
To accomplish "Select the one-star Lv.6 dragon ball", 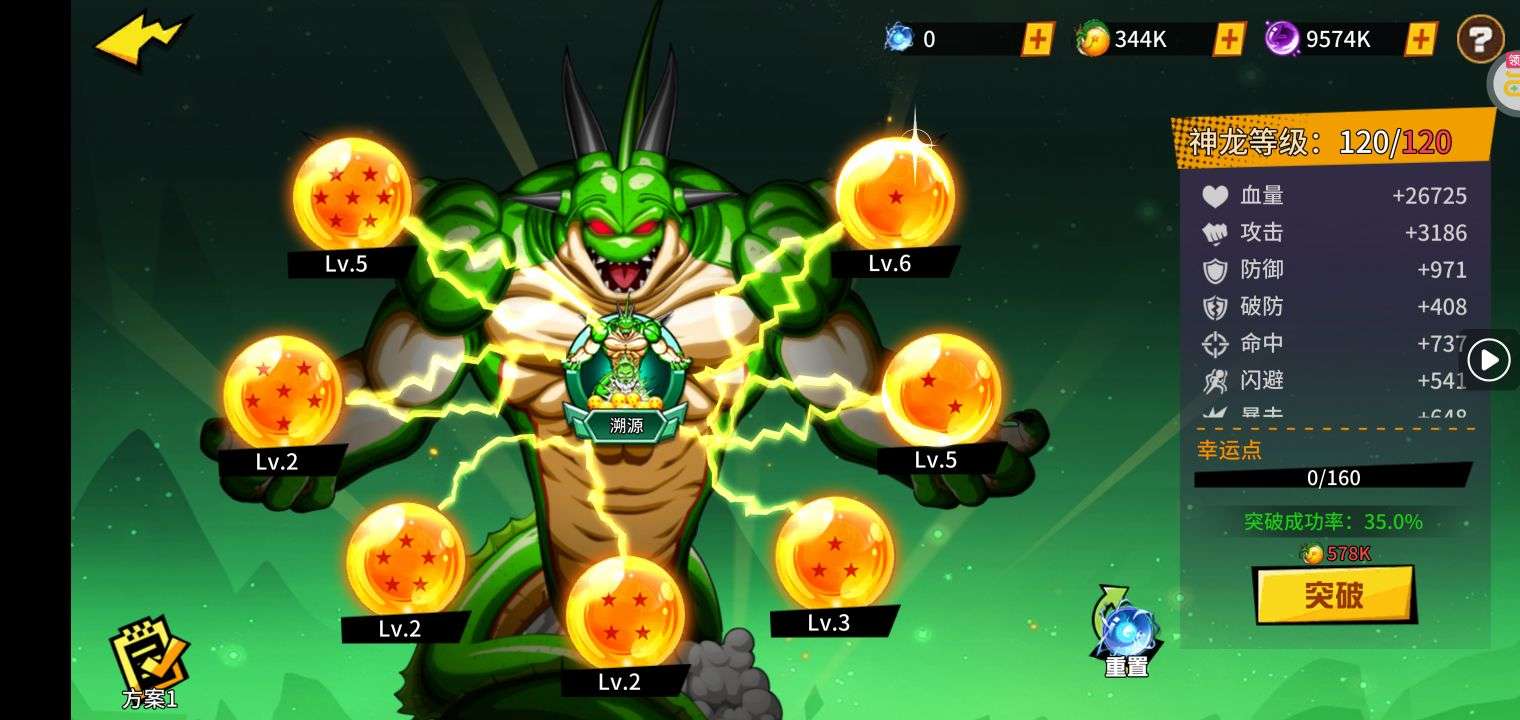I will pos(894,192).
